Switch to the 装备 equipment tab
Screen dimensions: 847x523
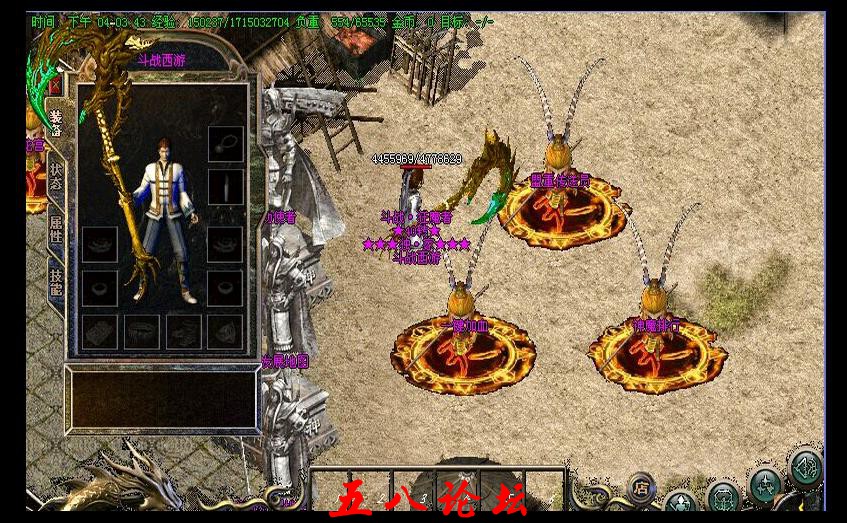[56, 121]
